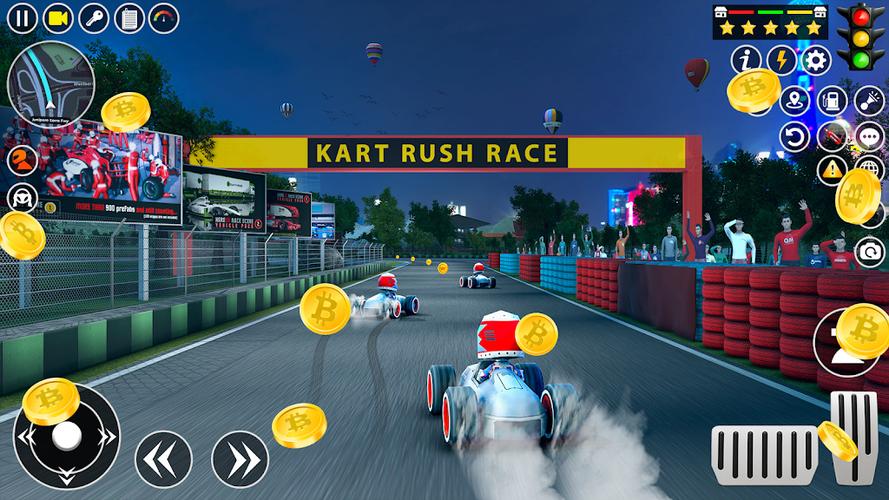Tap the fuel pump icon
Viewport: 889px width, 500px height.
click(x=832, y=101)
